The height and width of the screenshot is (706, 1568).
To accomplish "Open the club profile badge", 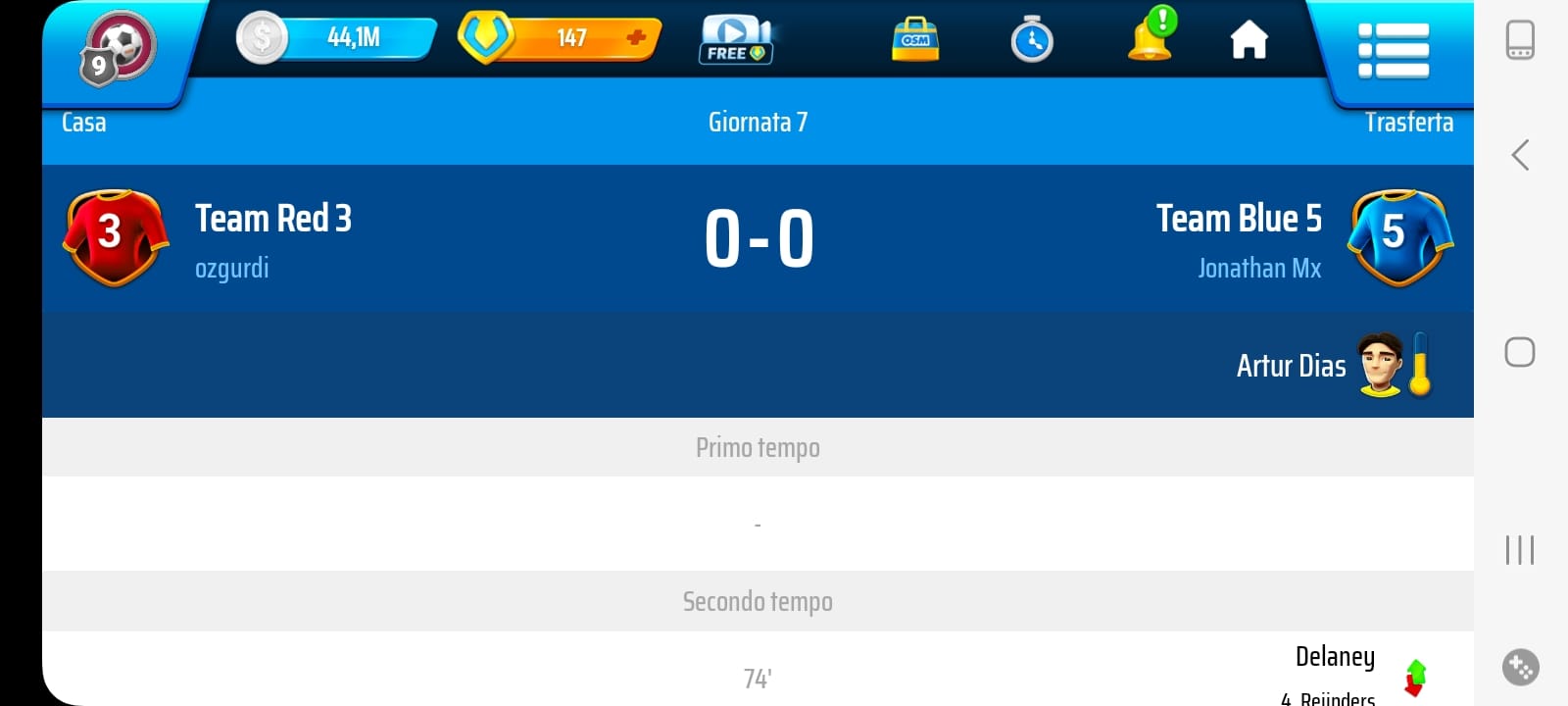I will click(118, 48).
